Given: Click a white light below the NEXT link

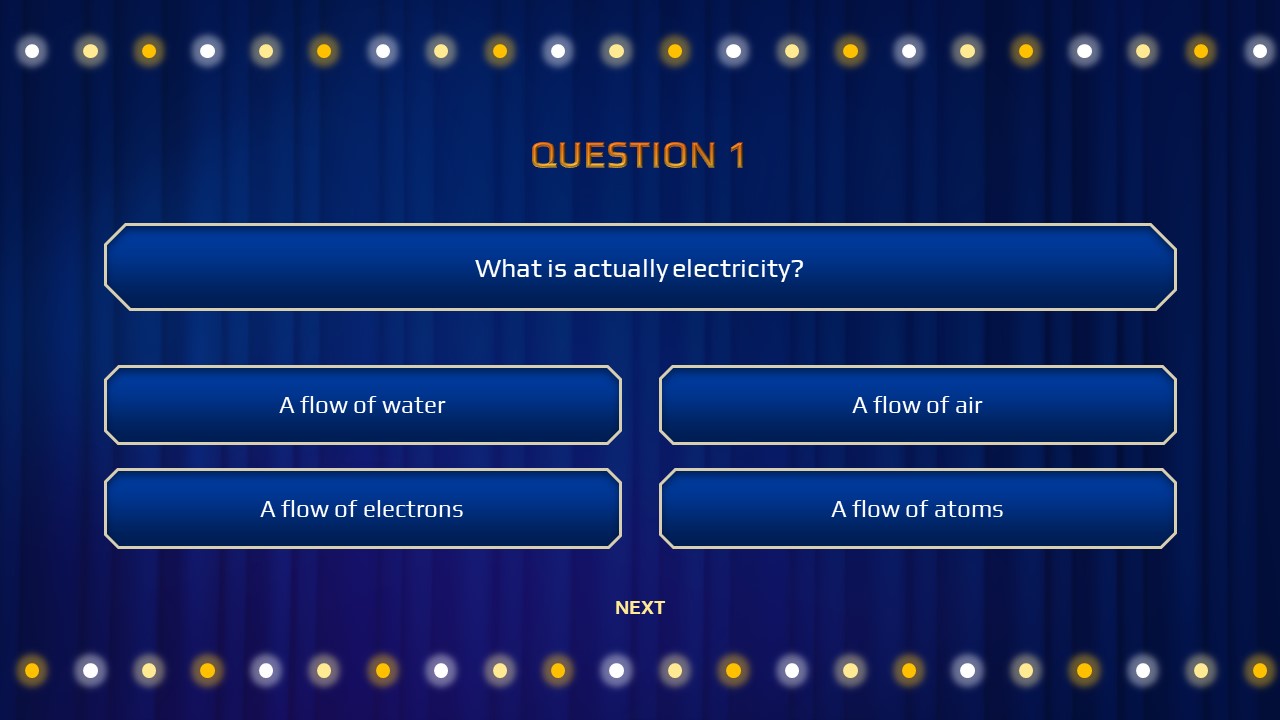Looking at the screenshot, I should 616,670.
